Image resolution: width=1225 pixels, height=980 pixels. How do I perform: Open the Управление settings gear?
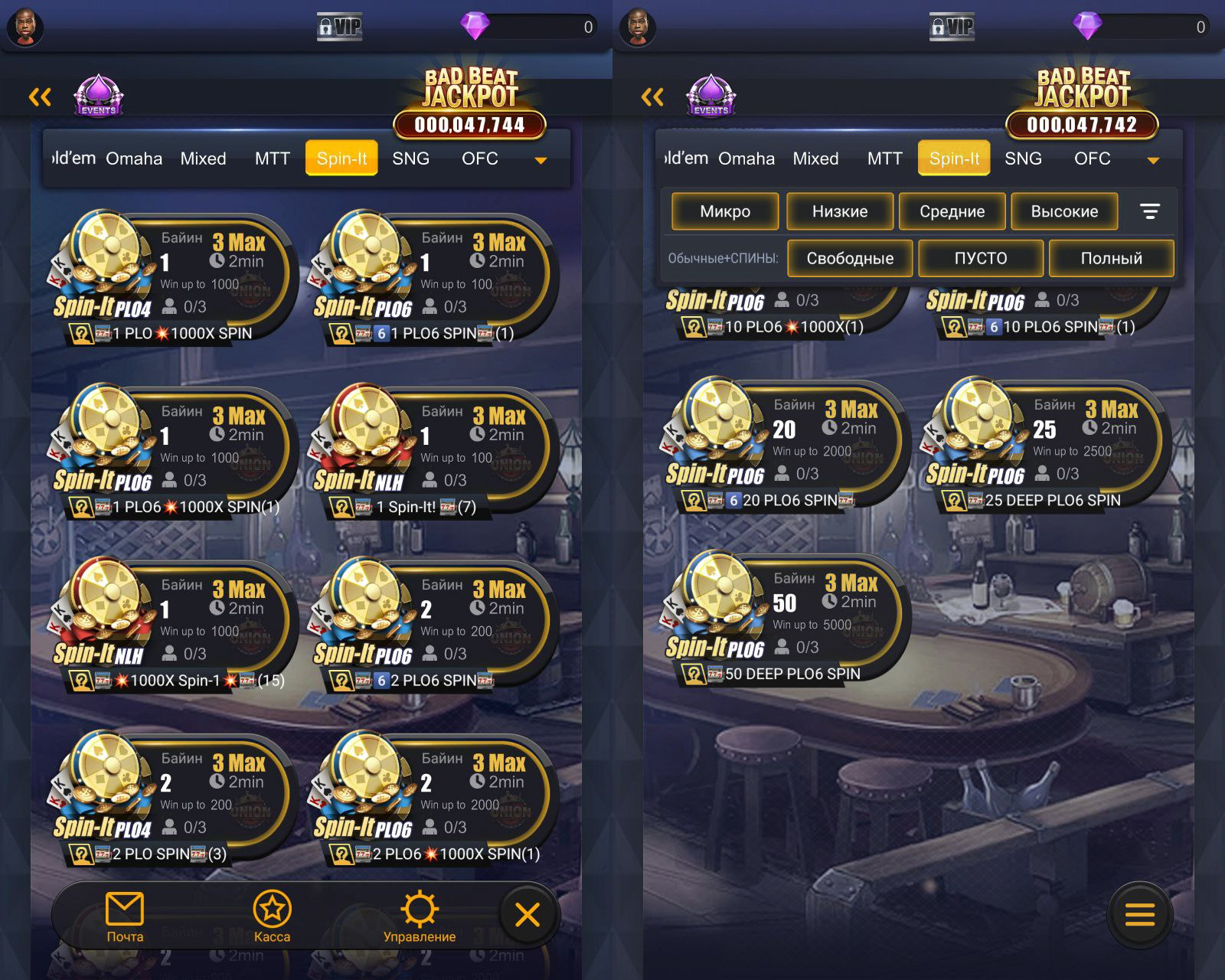[420, 916]
